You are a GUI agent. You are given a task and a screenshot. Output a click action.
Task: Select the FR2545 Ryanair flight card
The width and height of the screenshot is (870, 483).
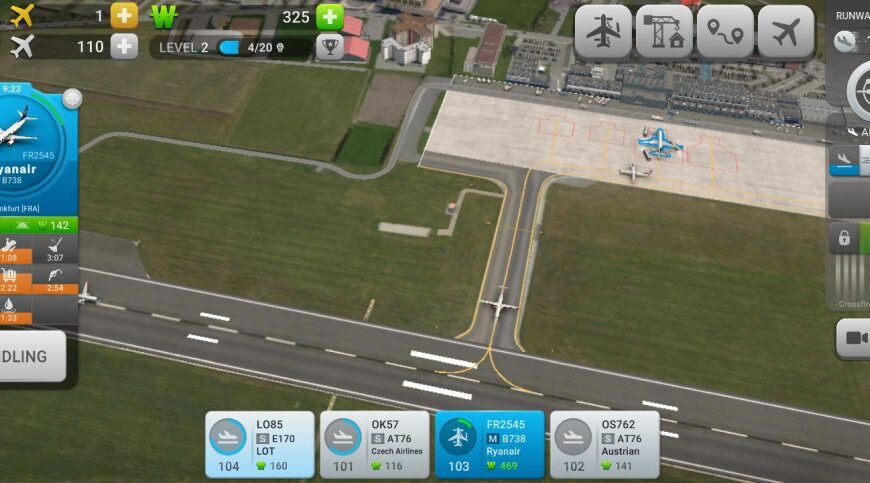489,444
